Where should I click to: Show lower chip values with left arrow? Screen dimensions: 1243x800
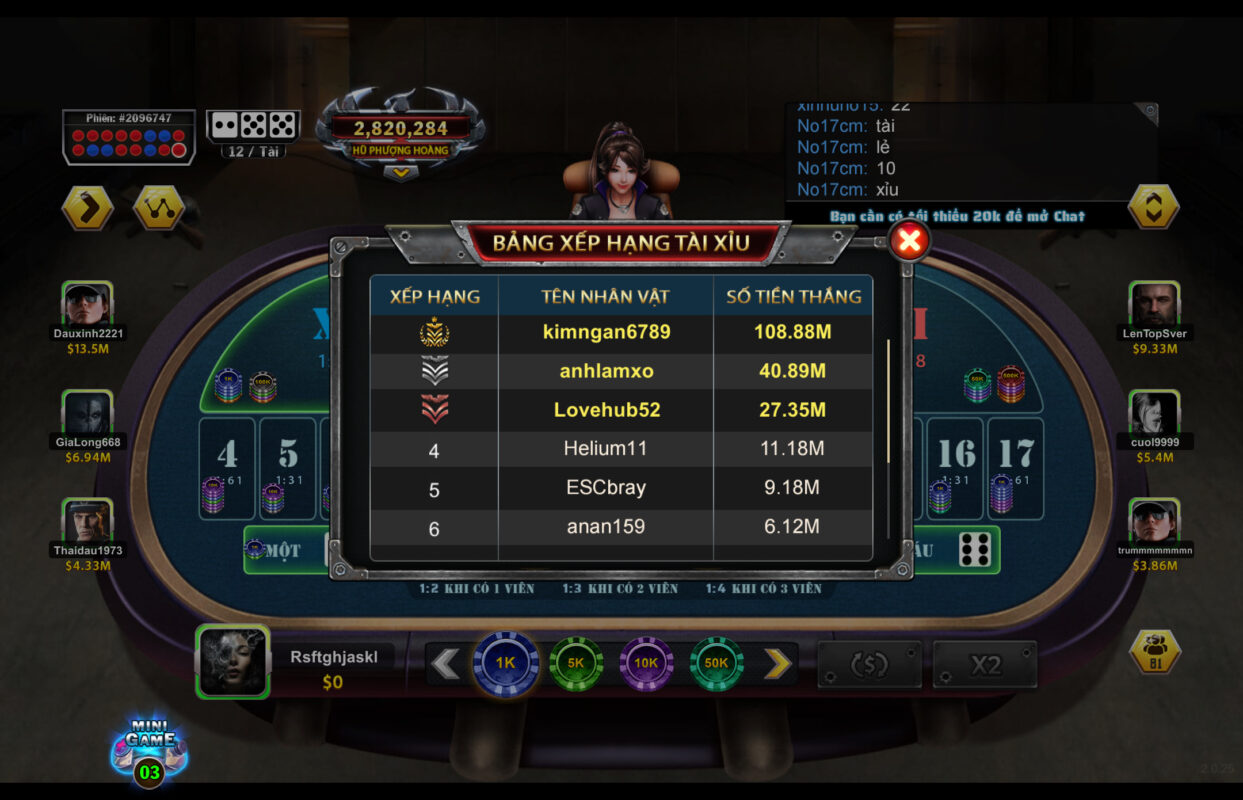point(445,663)
